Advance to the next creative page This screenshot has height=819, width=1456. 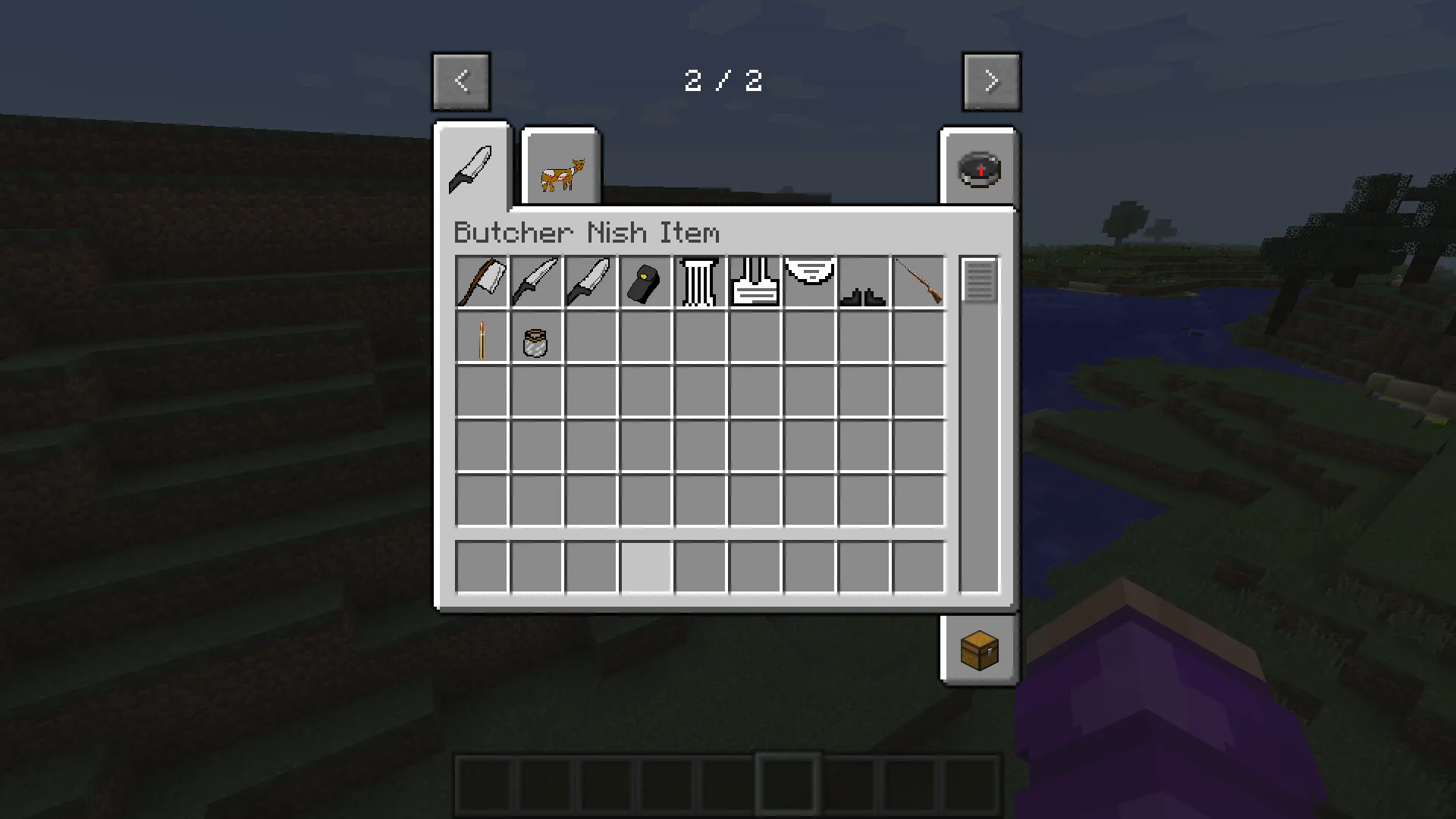point(991,81)
